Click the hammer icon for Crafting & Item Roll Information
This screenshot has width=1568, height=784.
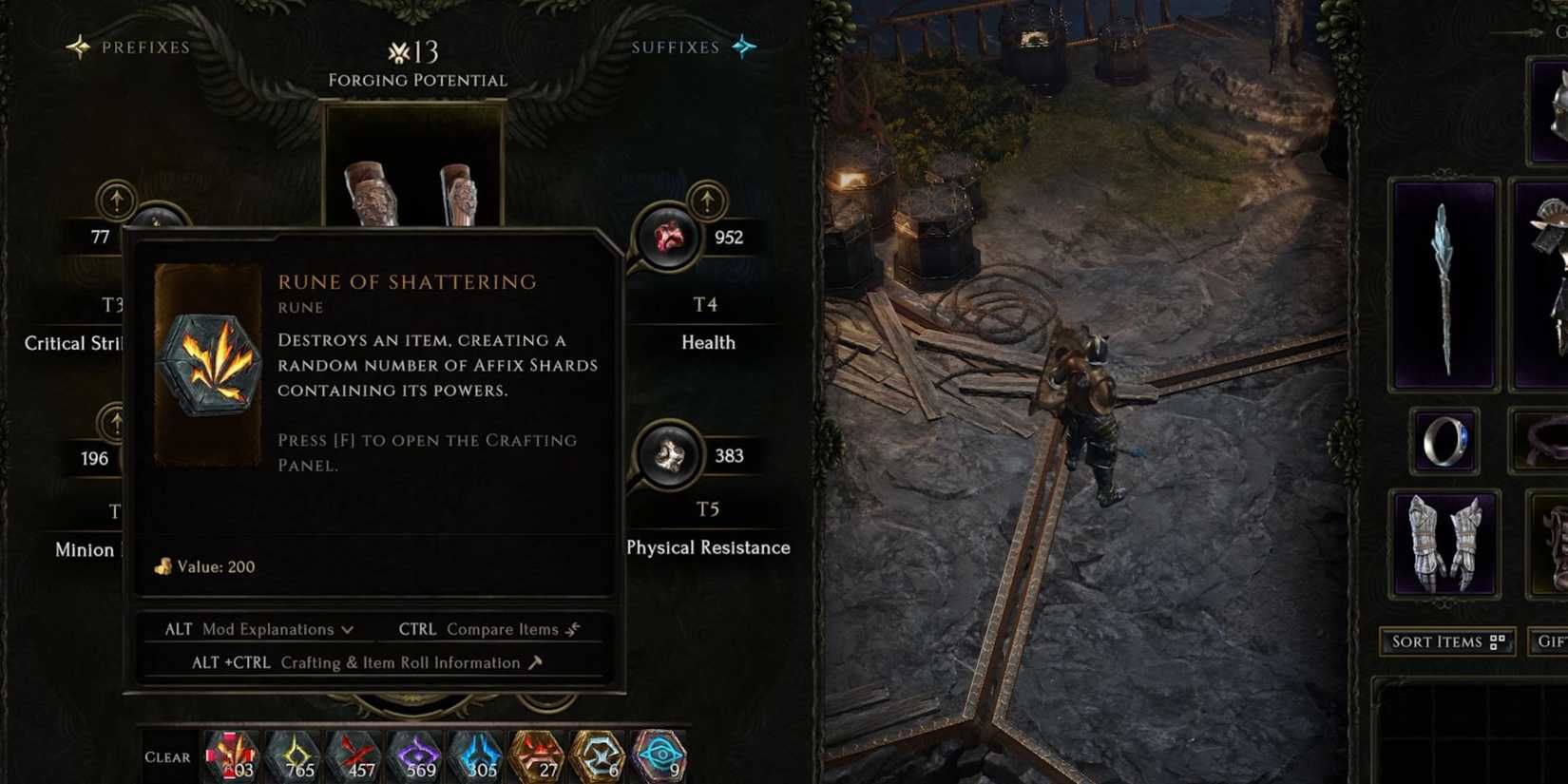535,662
